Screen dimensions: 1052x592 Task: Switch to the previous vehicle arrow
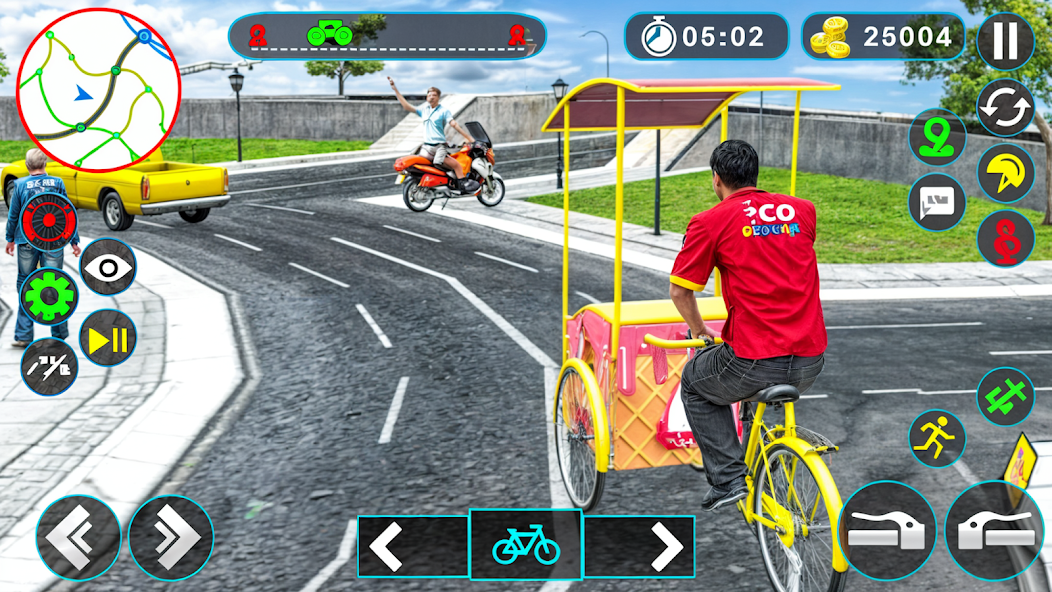coord(387,546)
